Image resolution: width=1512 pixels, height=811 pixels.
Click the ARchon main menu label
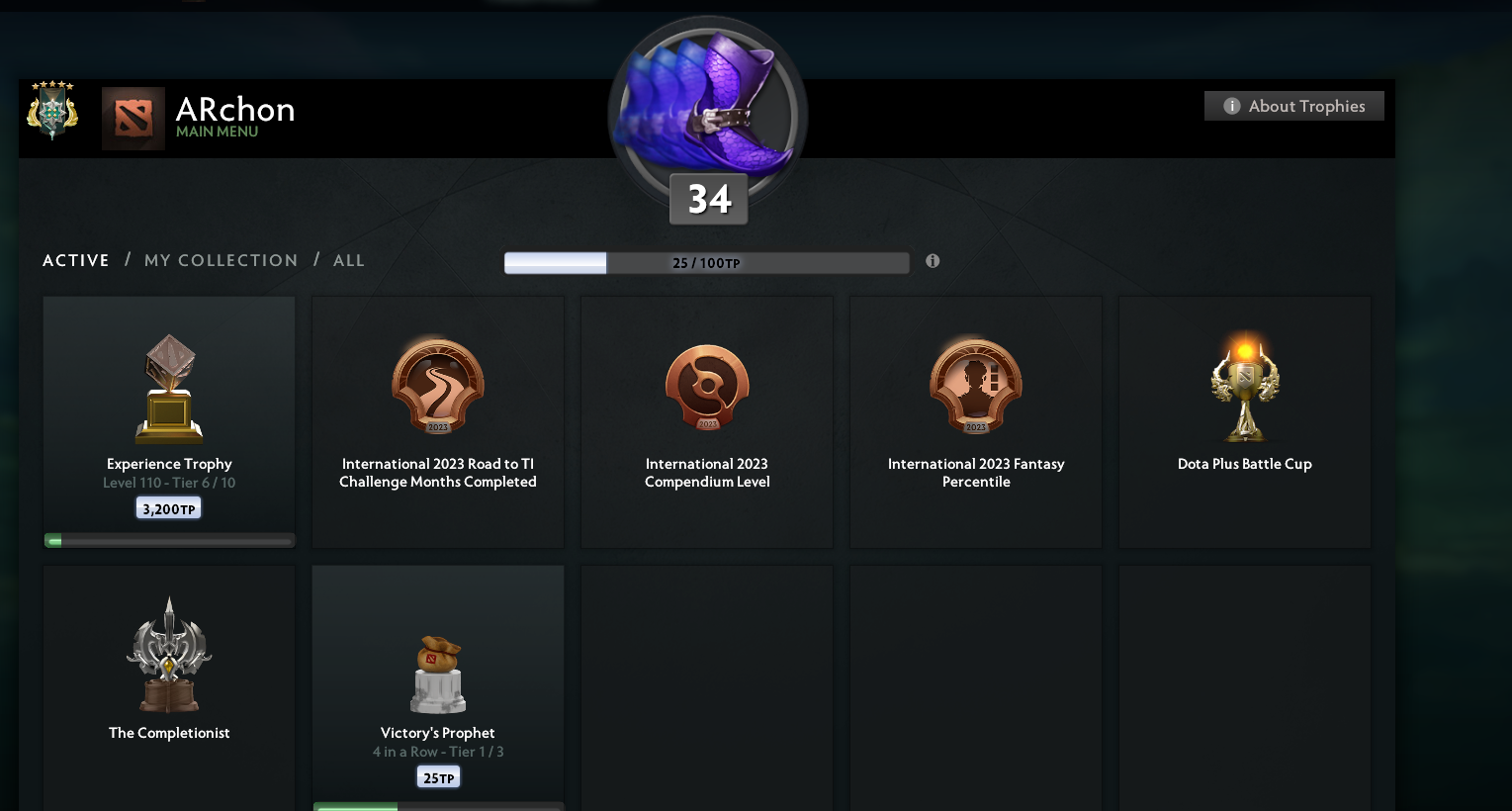point(235,111)
